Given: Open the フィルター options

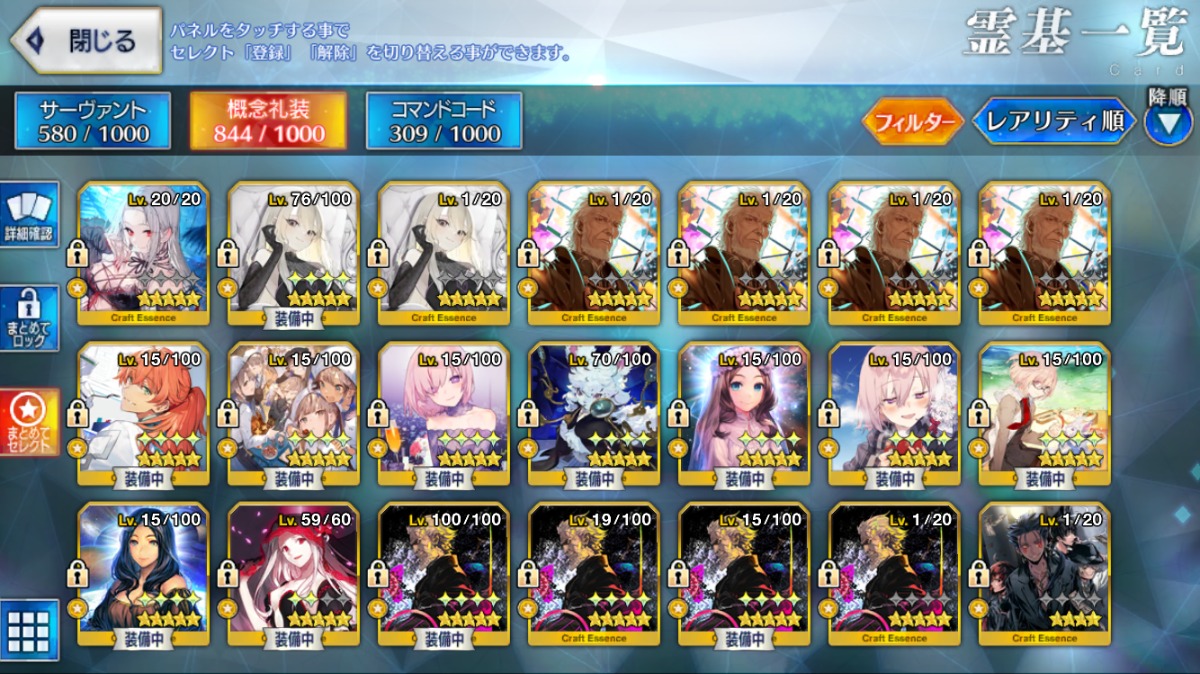Looking at the screenshot, I should 912,122.
